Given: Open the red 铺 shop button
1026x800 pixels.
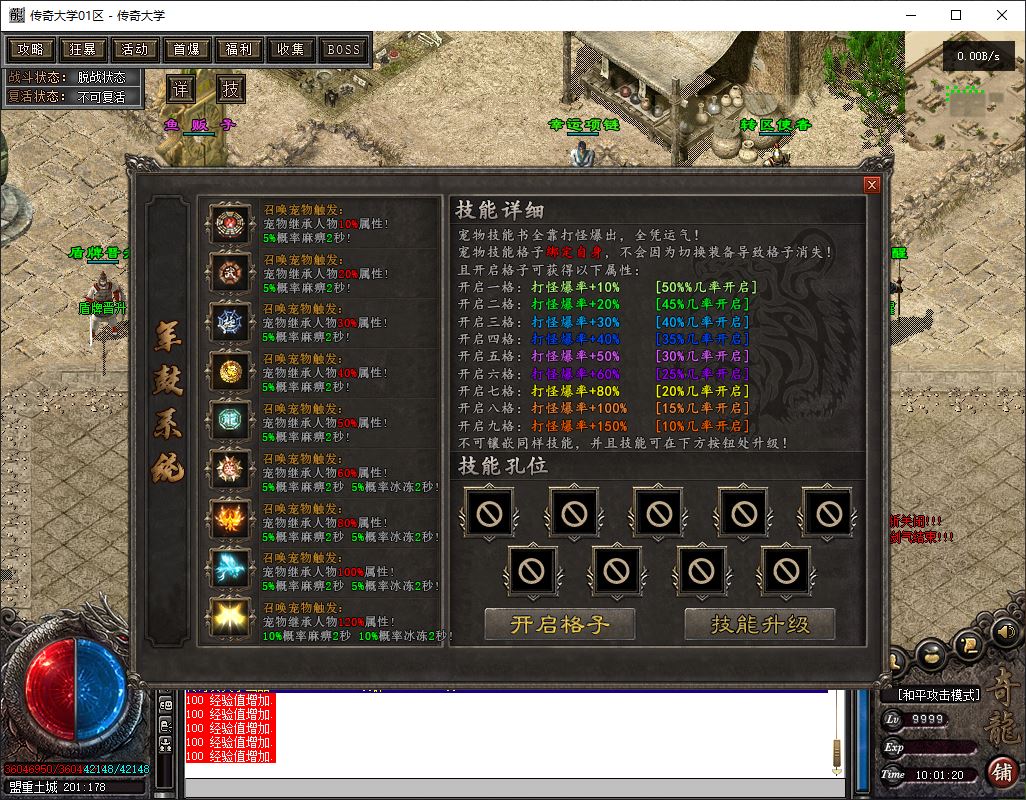Looking at the screenshot, I should pyautogui.click(x=1000, y=771).
